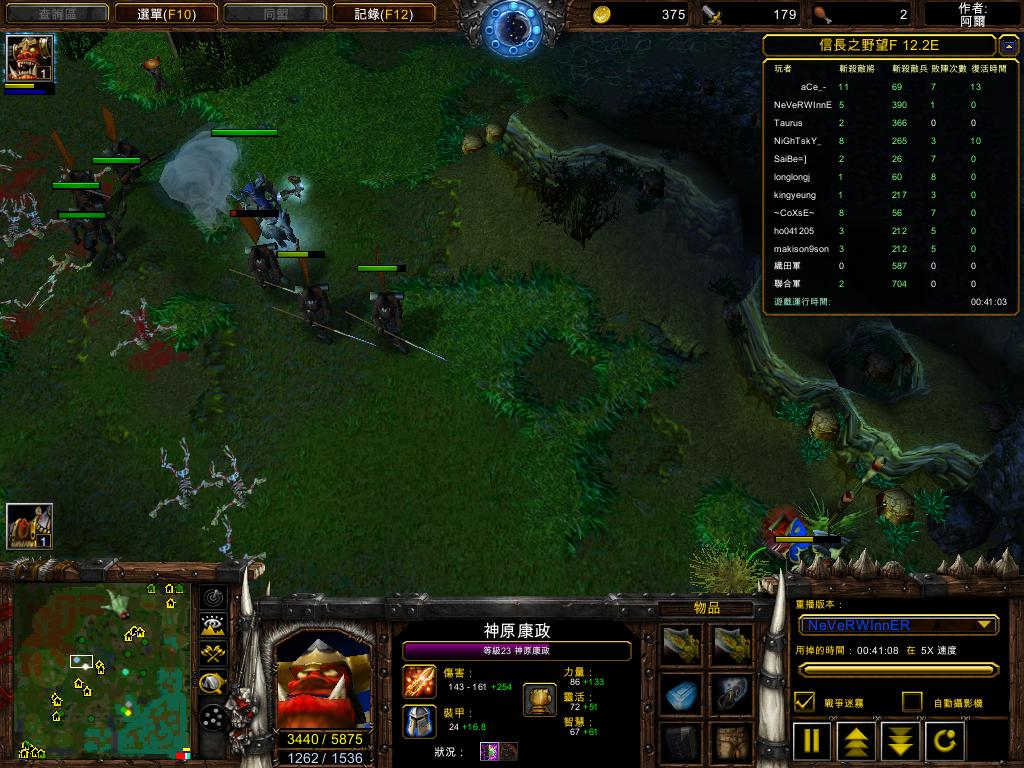Image resolution: width=1024 pixels, height=768 pixels.
Task: Increase replay speed with up arrows
Action: click(x=857, y=742)
